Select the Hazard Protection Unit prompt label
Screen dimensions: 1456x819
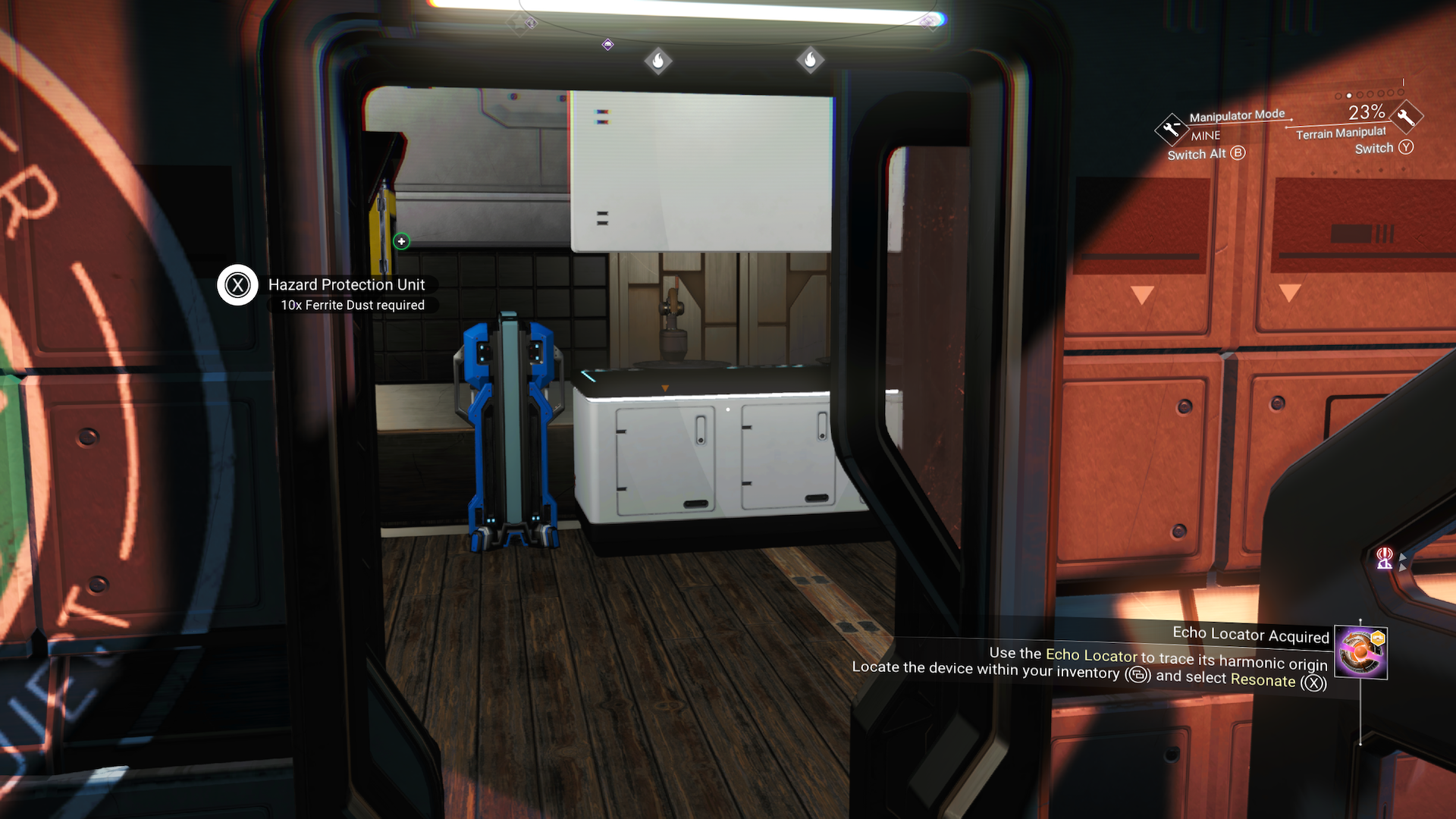tap(347, 285)
